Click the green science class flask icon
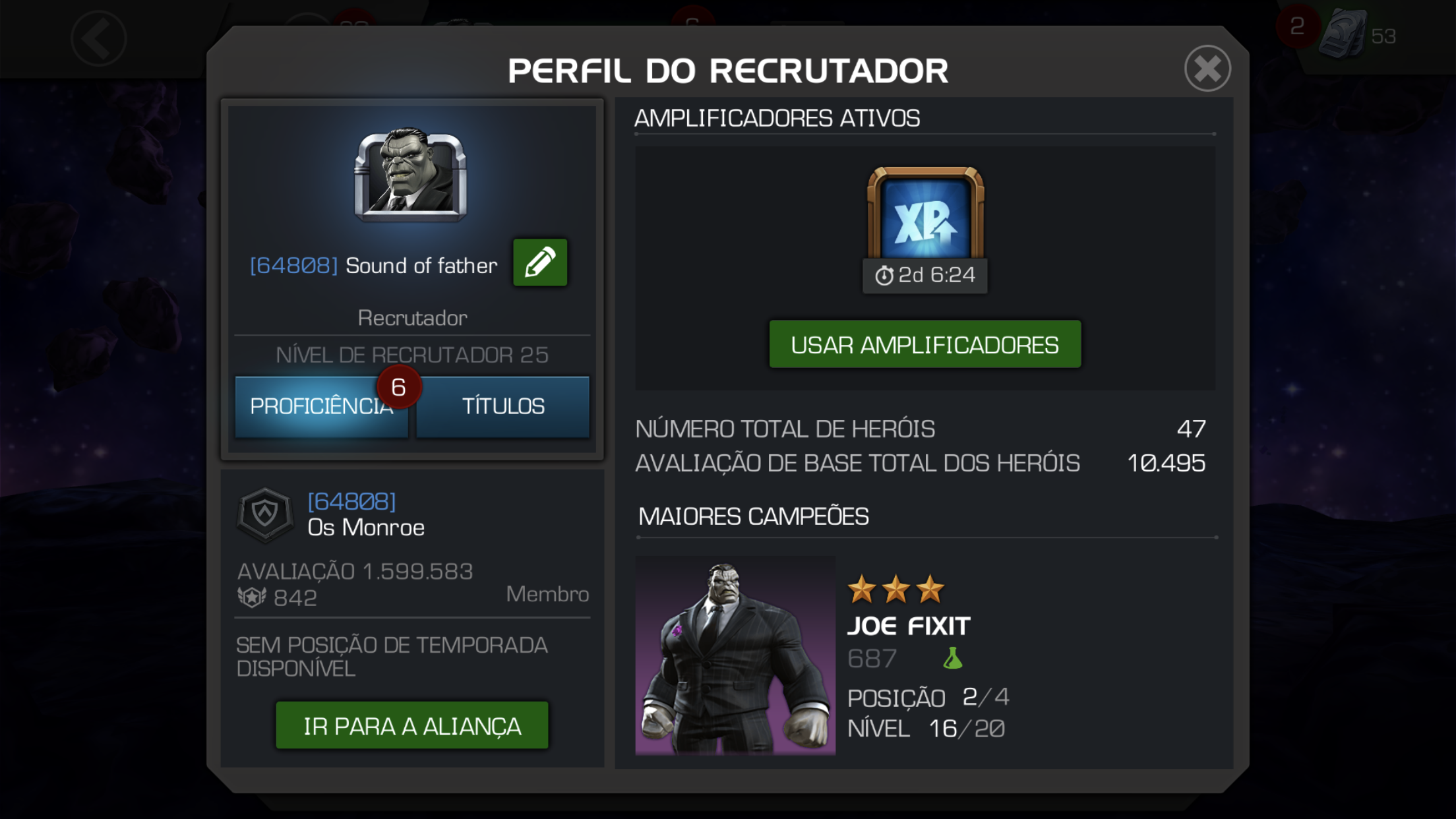 (952, 657)
